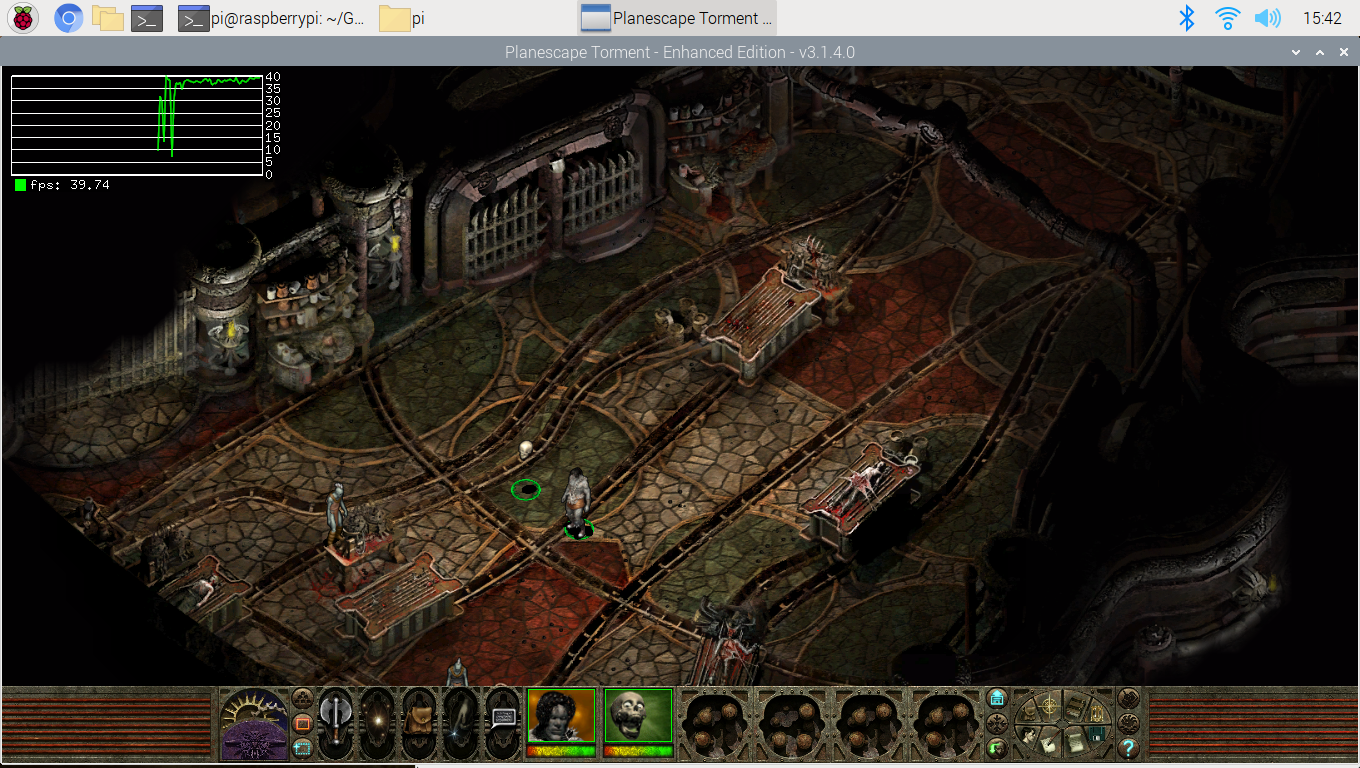
Task: Click the window title bar chevron dropdown
Action: tap(1297, 51)
